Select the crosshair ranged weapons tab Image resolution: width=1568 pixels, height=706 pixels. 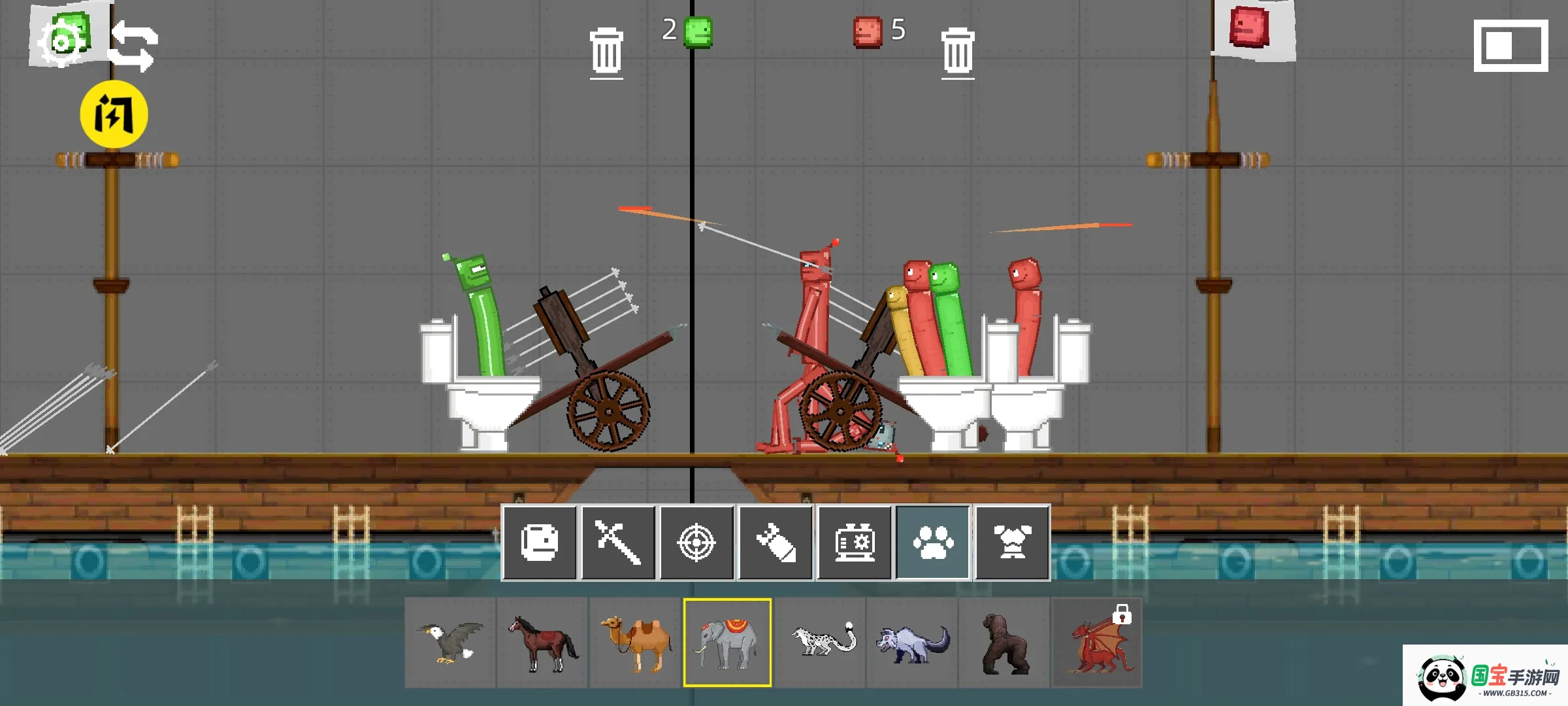(696, 543)
